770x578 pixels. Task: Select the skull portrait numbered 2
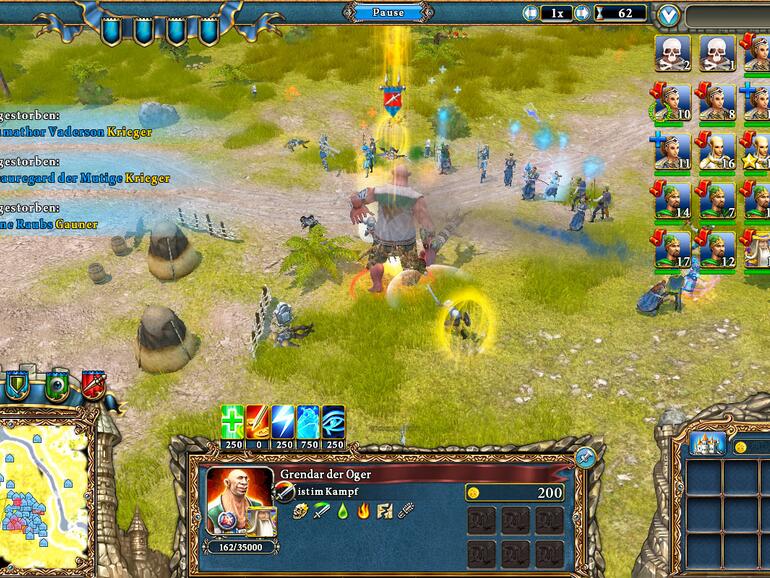point(672,52)
